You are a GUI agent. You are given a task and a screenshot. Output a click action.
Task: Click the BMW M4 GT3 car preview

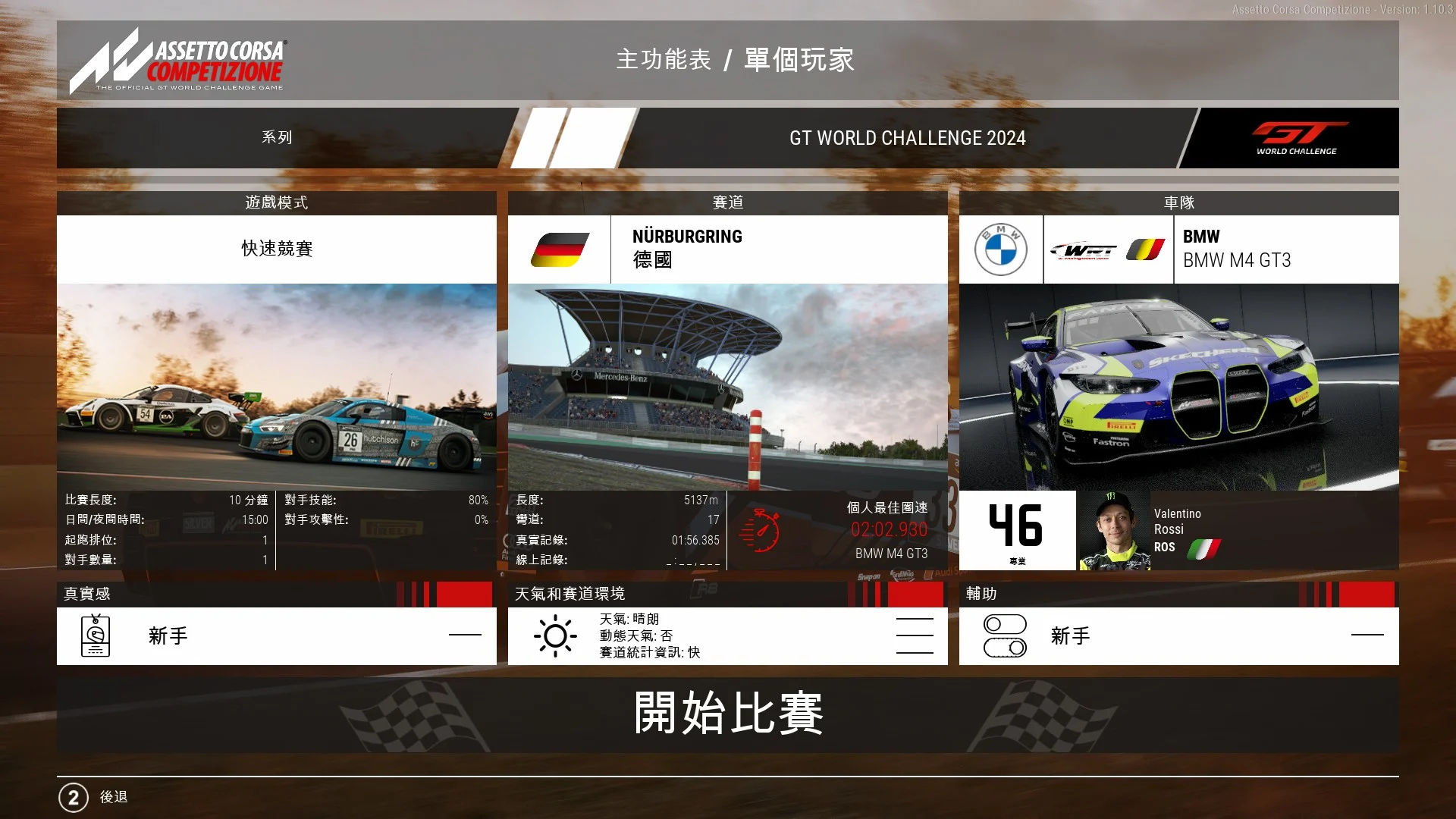[1178, 387]
